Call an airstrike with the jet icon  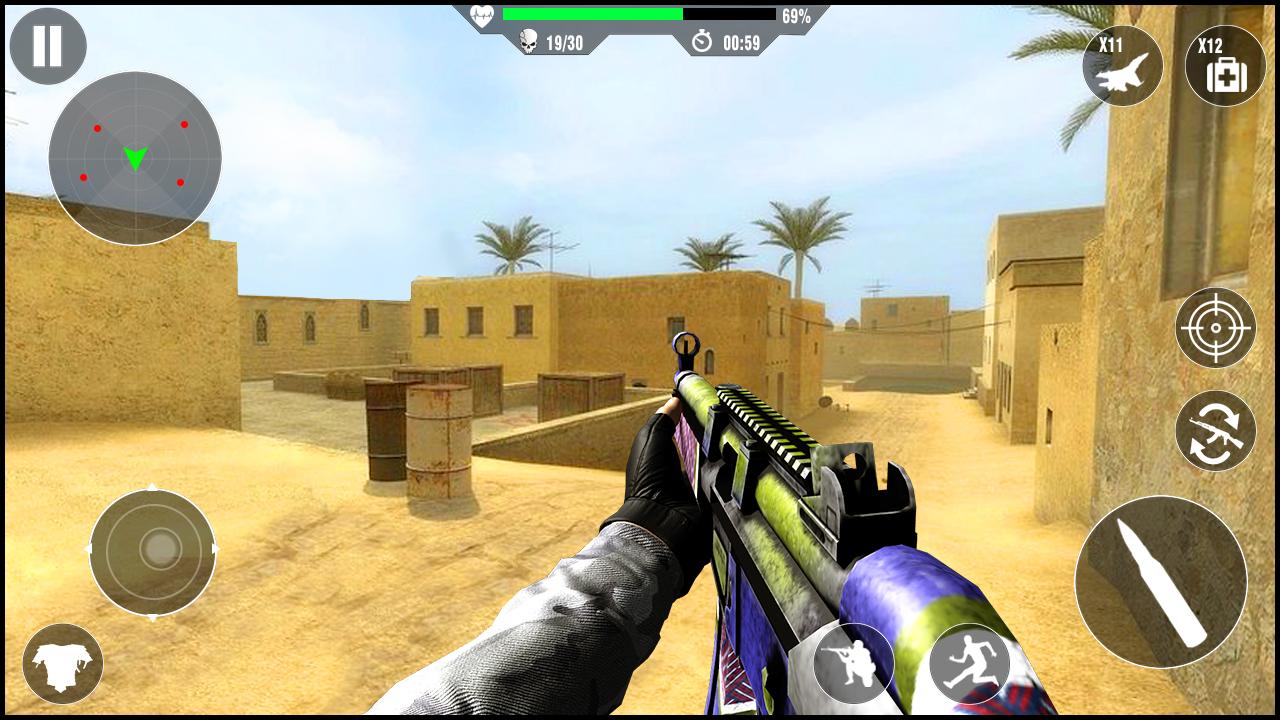coord(1124,66)
